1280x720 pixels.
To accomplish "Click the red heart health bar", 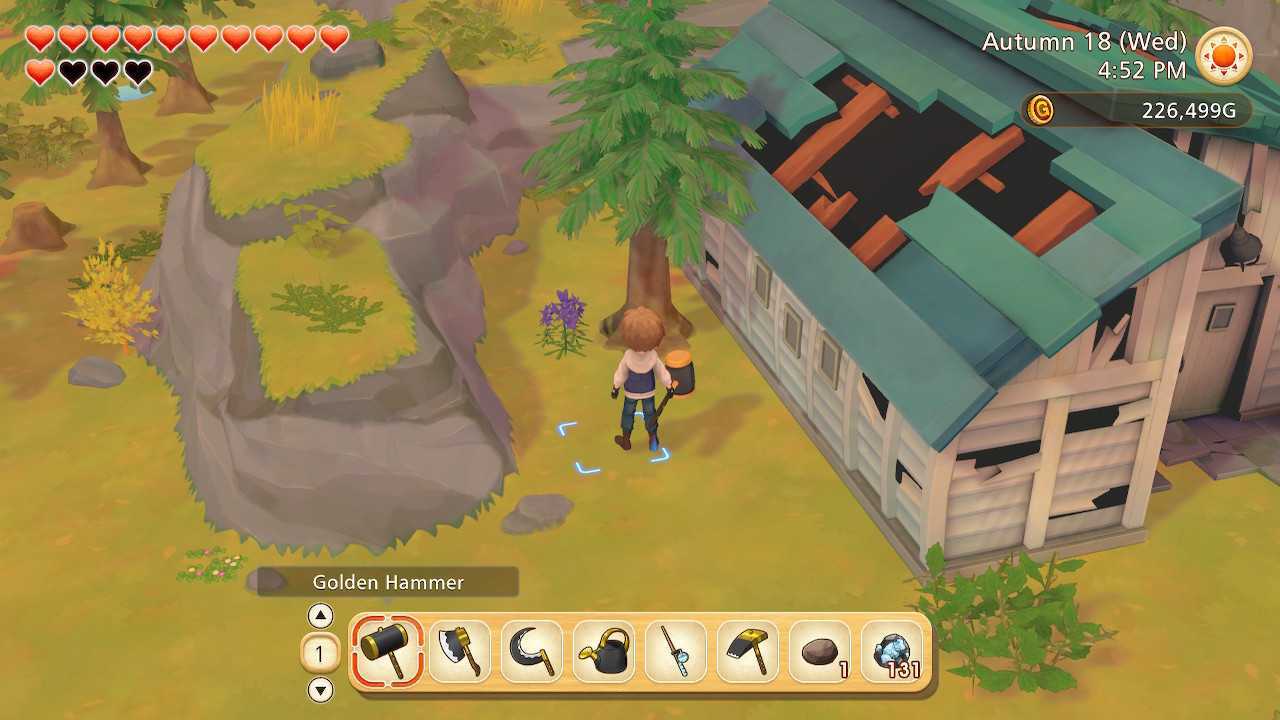I will (x=180, y=38).
